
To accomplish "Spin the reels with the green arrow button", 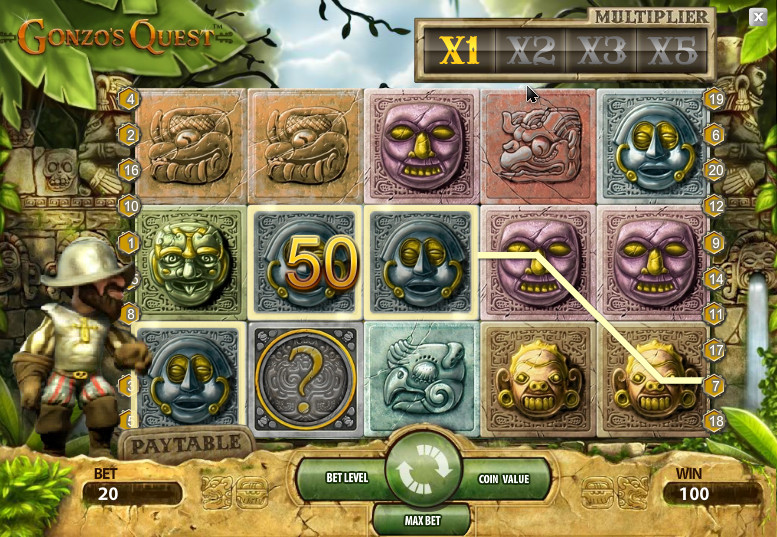I will (422, 469).
